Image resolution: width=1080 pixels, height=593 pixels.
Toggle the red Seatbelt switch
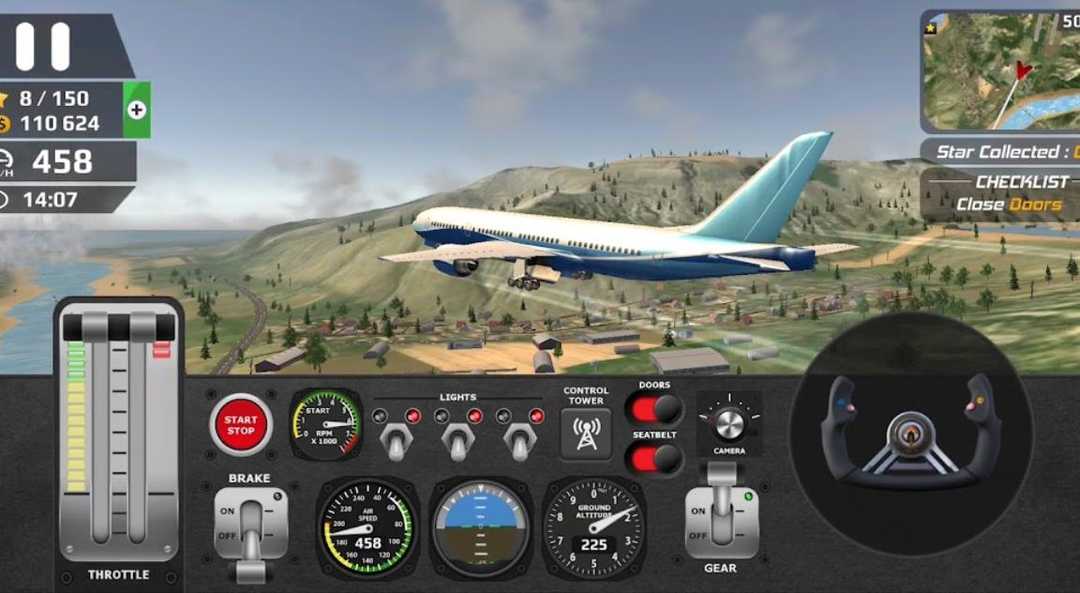654,459
